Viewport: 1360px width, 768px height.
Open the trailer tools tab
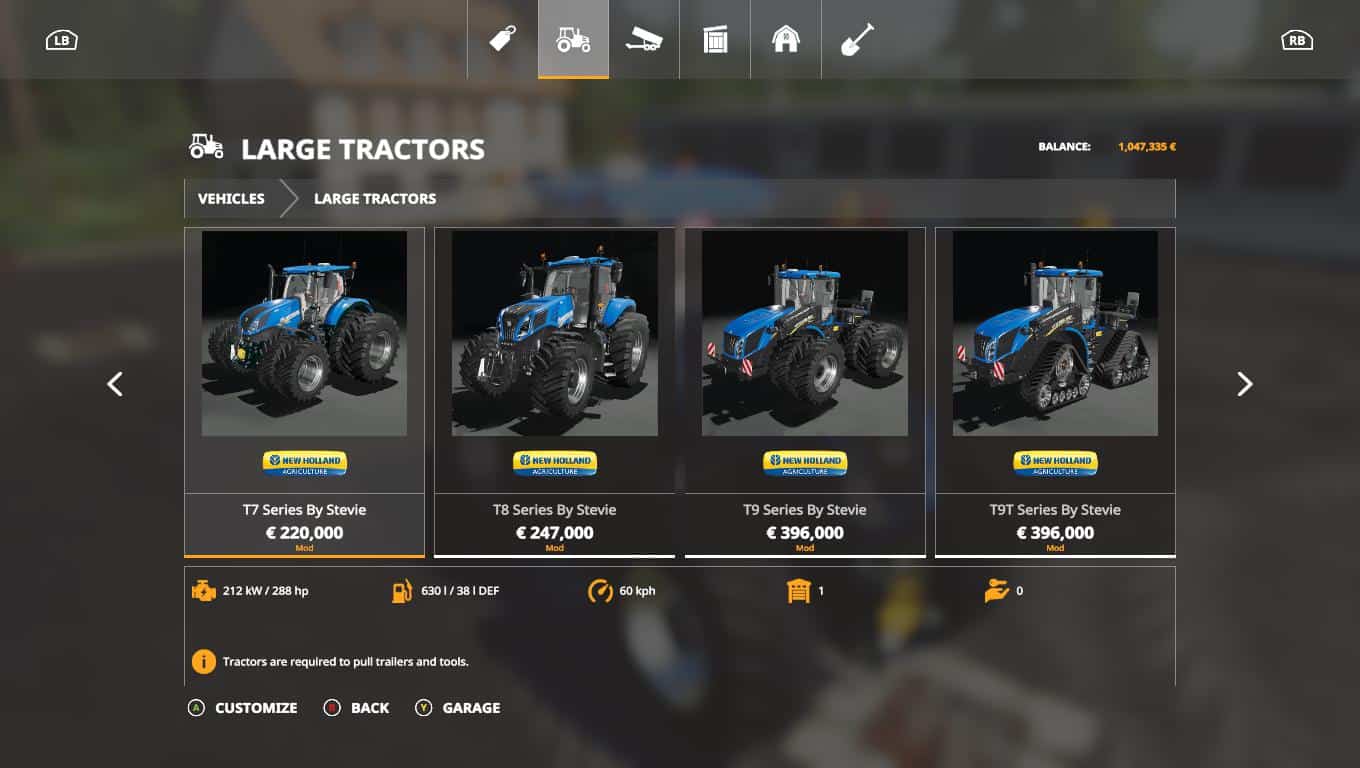point(644,40)
